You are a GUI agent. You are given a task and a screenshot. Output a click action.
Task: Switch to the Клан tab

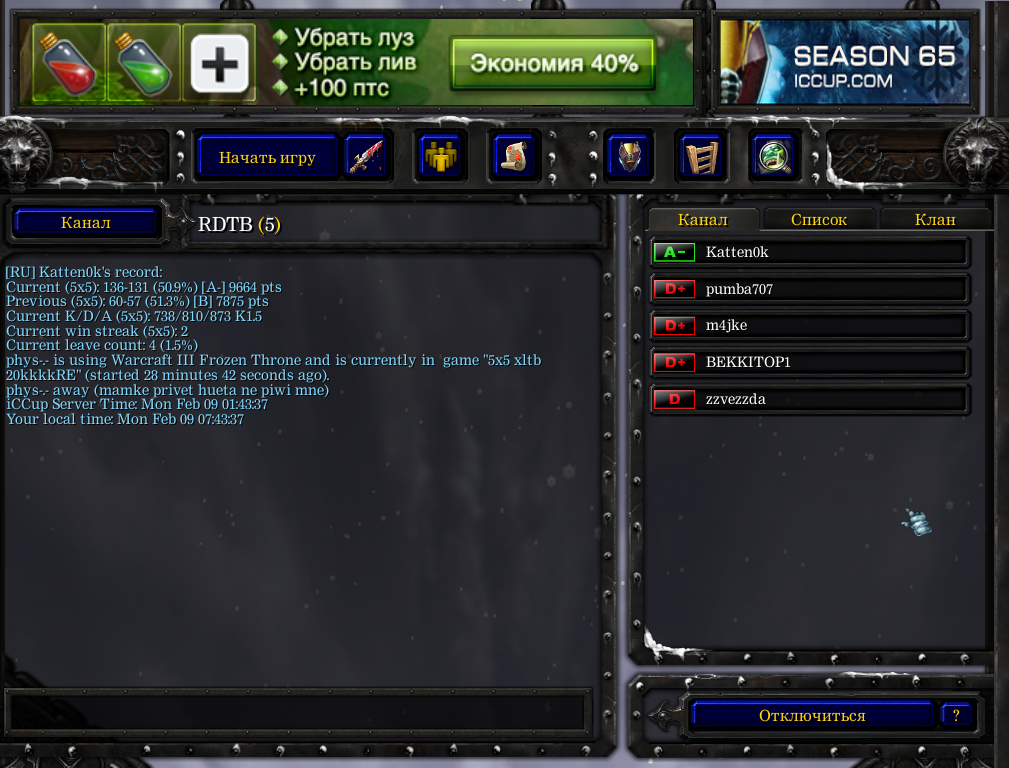pyautogui.click(x=935, y=220)
